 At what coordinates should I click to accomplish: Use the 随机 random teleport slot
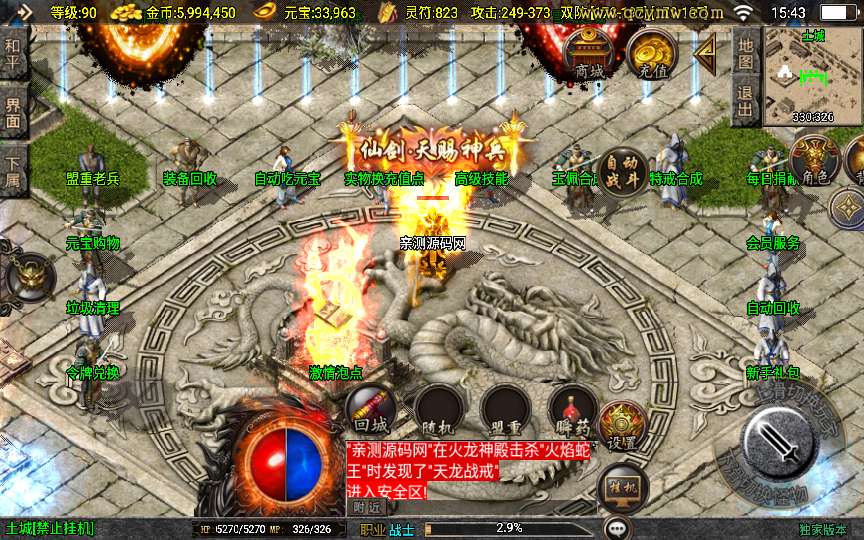click(x=437, y=410)
